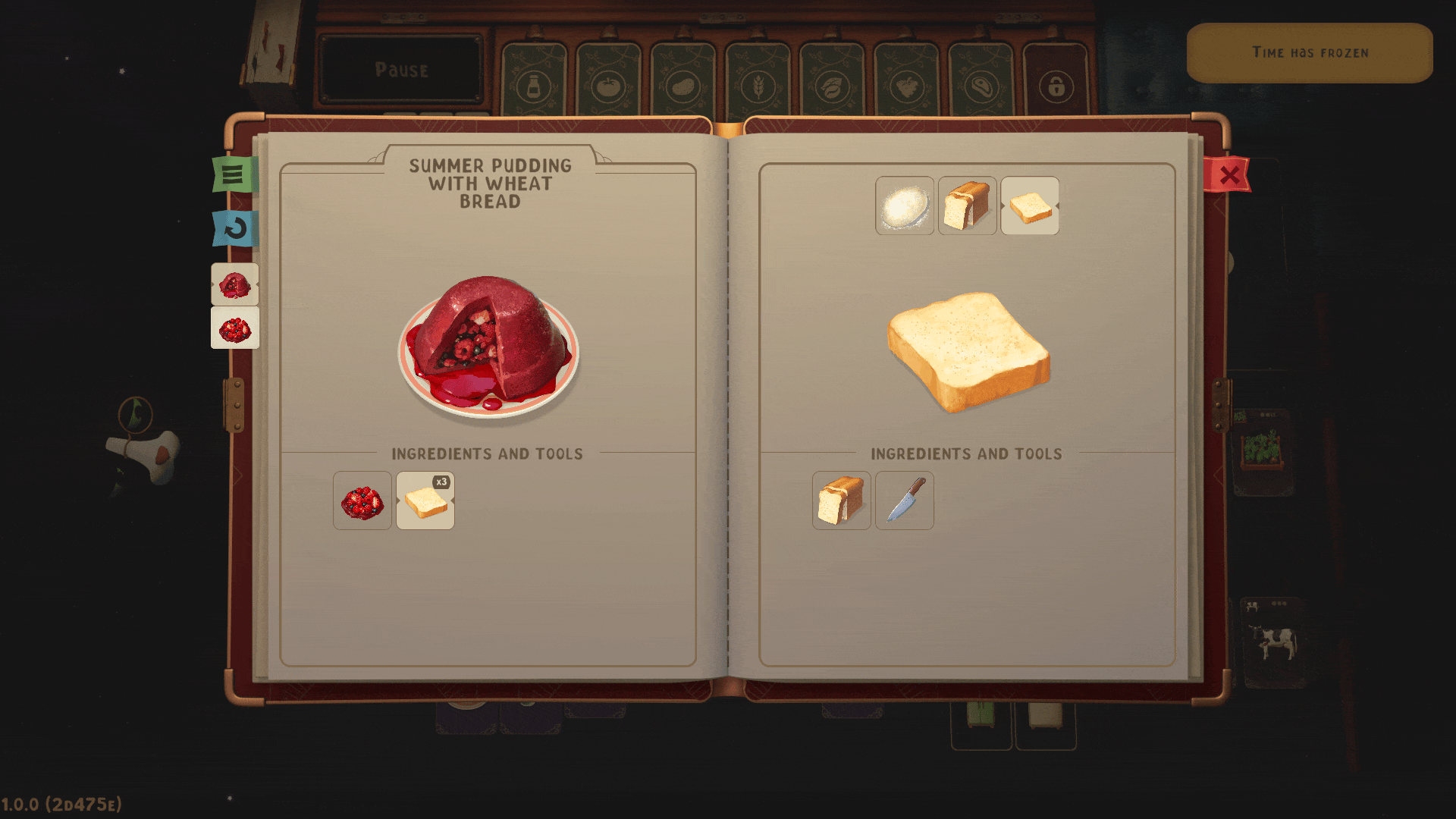Close the recipe book with the red X
The height and width of the screenshot is (819, 1456).
1228,175
